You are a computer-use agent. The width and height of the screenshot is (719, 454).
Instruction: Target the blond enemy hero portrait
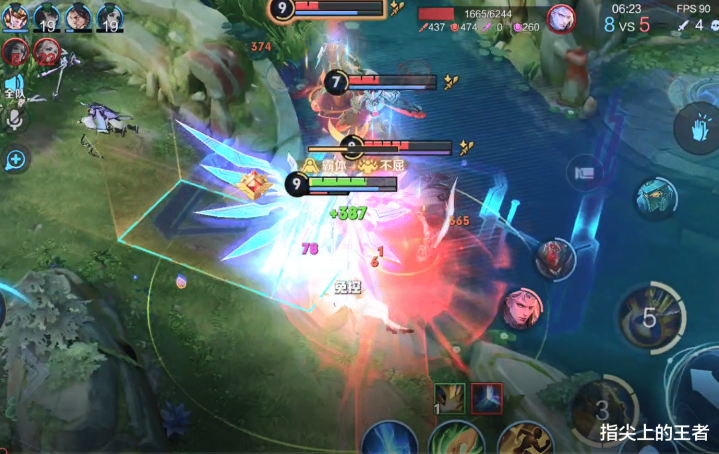click(x=521, y=308)
